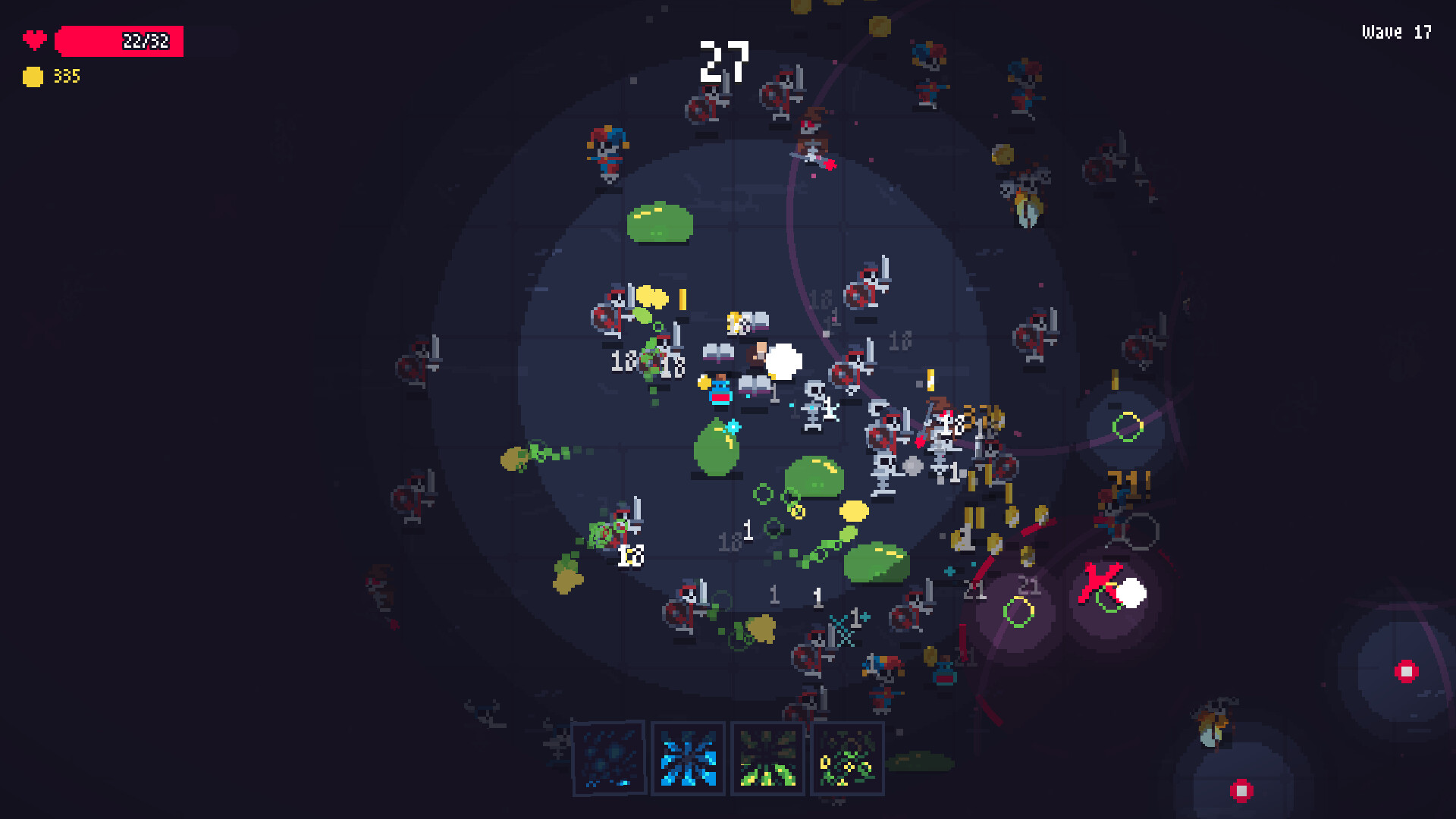Select the darkened first ability on cooldown
Image resolution: width=1456 pixels, height=819 pixels.
click(x=609, y=758)
